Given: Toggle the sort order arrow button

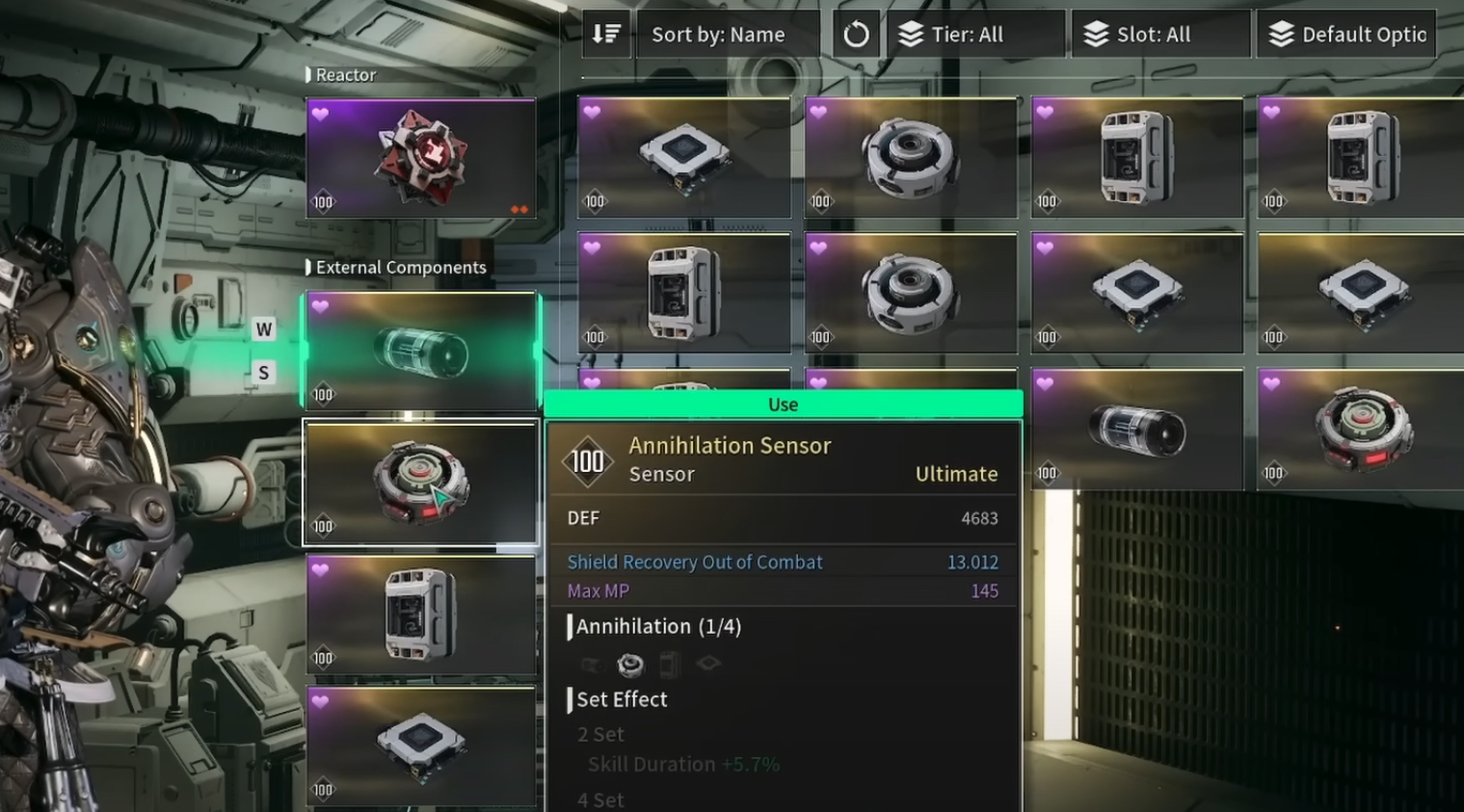Looking at the screenshot, I should pos(606,35).
